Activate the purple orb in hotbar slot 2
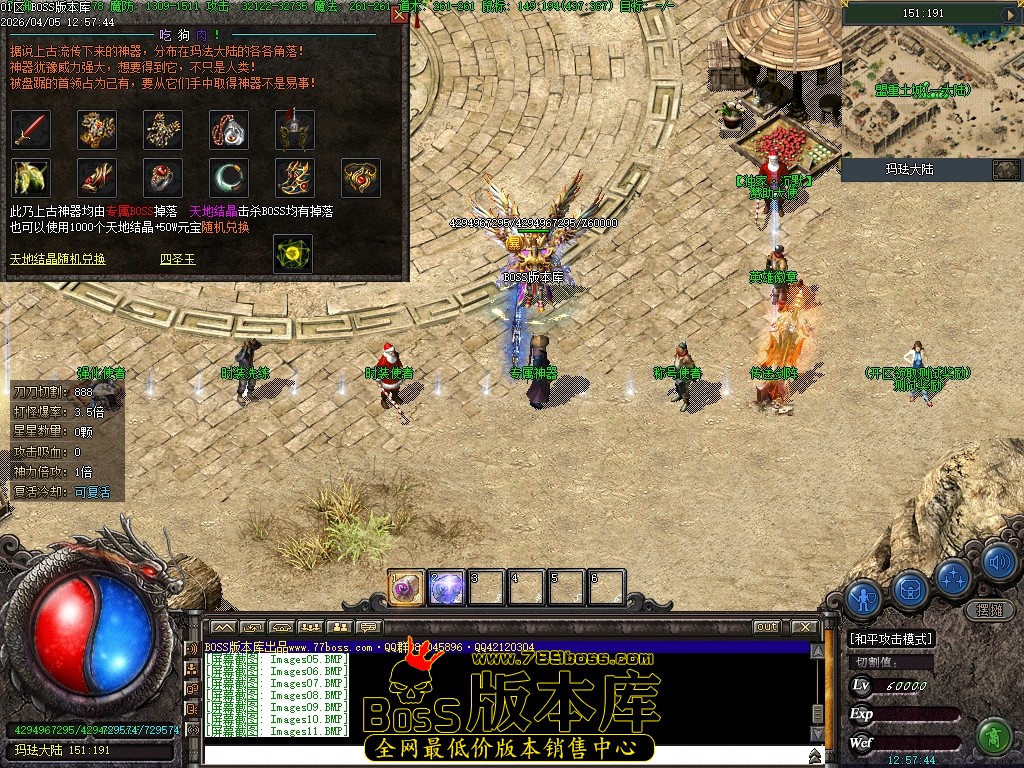The height and width of the screenshot is (768, 1024). [x=446, y=588]
